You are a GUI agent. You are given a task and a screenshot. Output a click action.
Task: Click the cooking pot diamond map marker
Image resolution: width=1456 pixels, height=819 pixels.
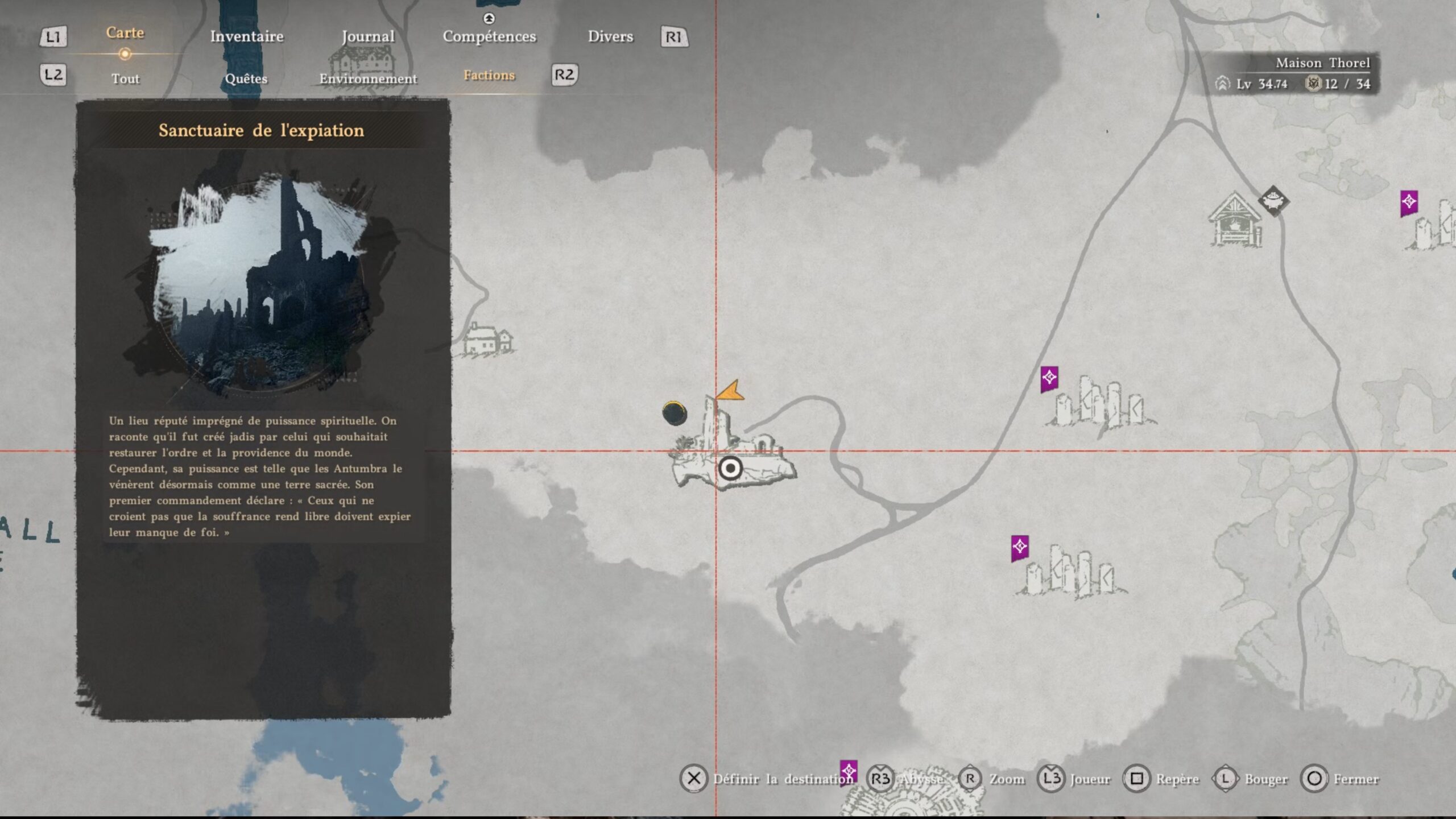point(1273,200)
